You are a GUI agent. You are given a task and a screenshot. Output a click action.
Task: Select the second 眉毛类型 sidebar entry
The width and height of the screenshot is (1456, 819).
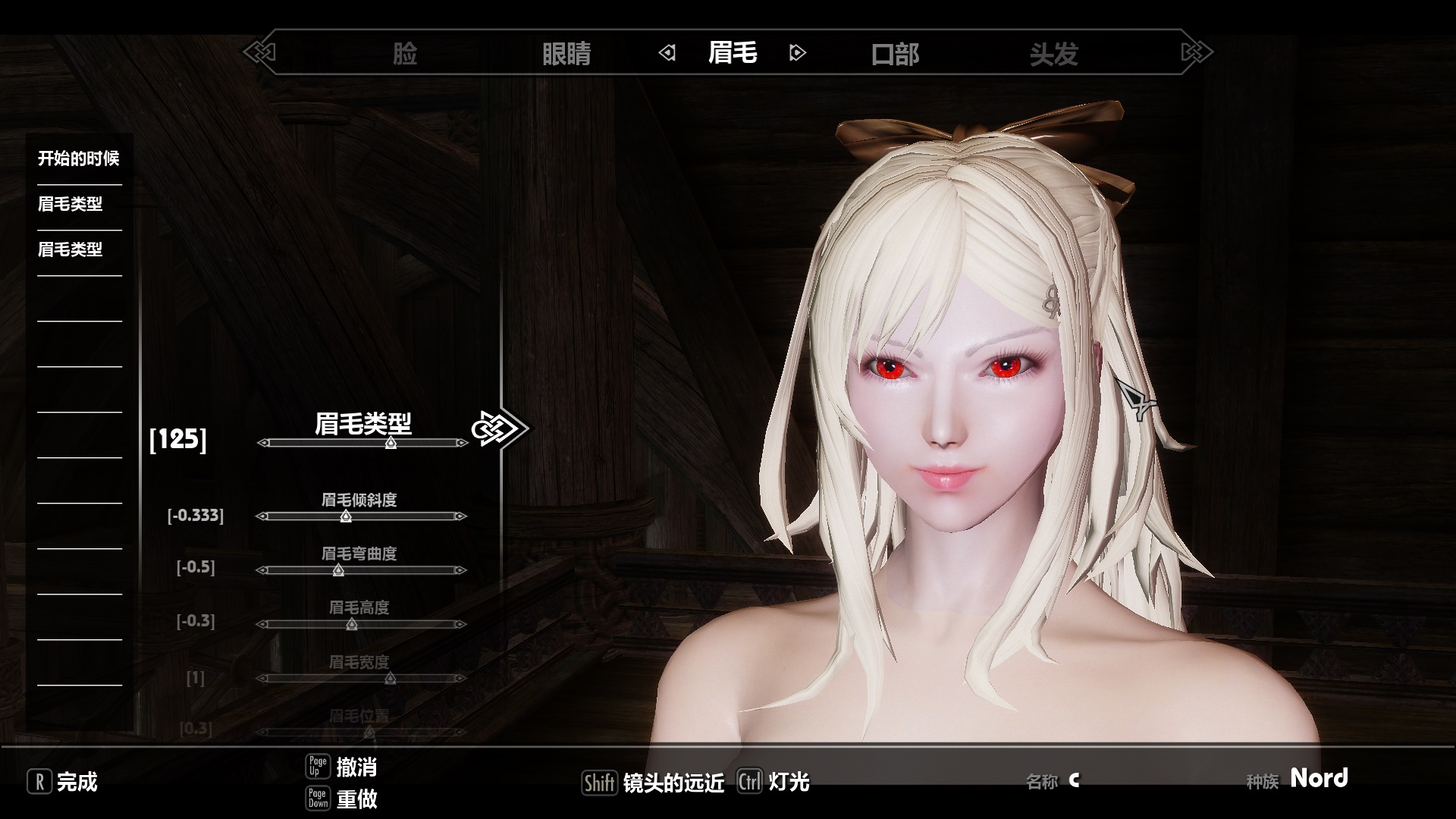71,249
